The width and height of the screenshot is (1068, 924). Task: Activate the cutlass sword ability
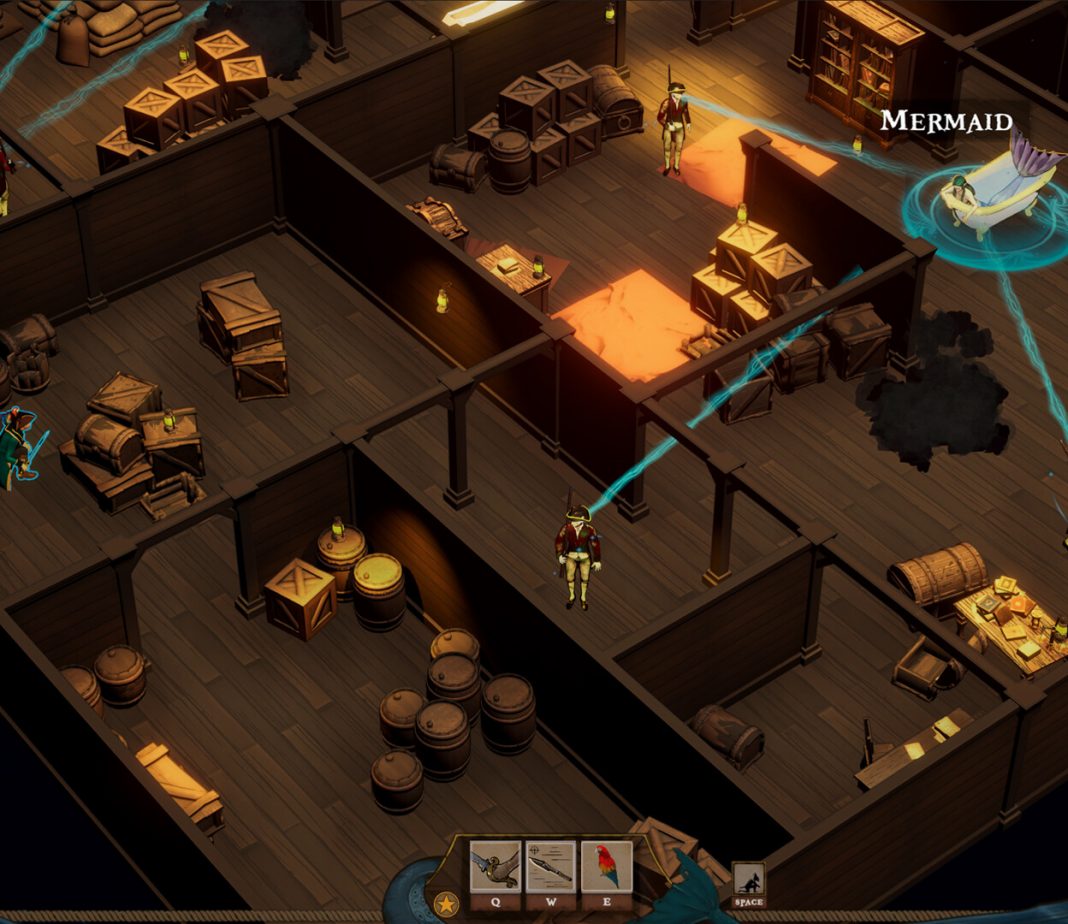tap(495, 867)
